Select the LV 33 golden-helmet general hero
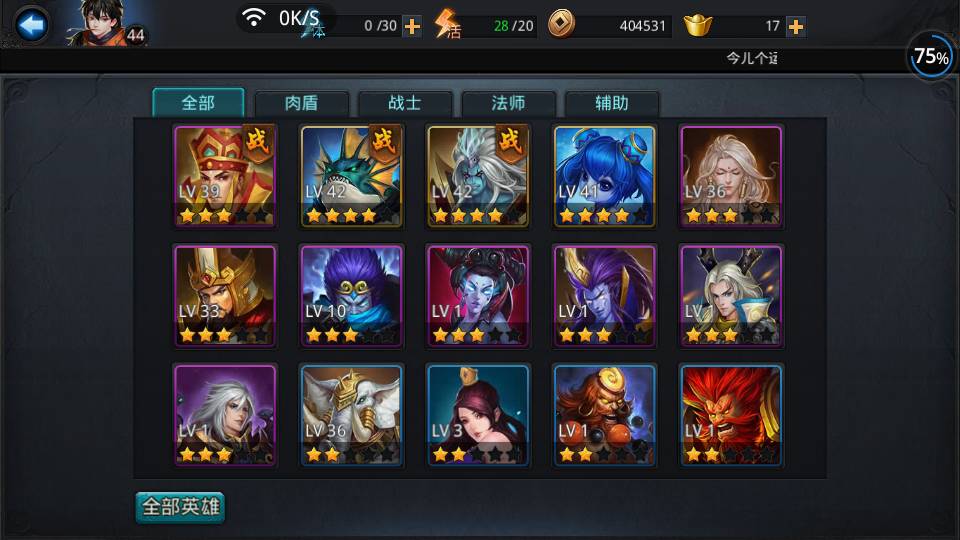This screenshot has height=540, width=960. click(x=225, y=296)
